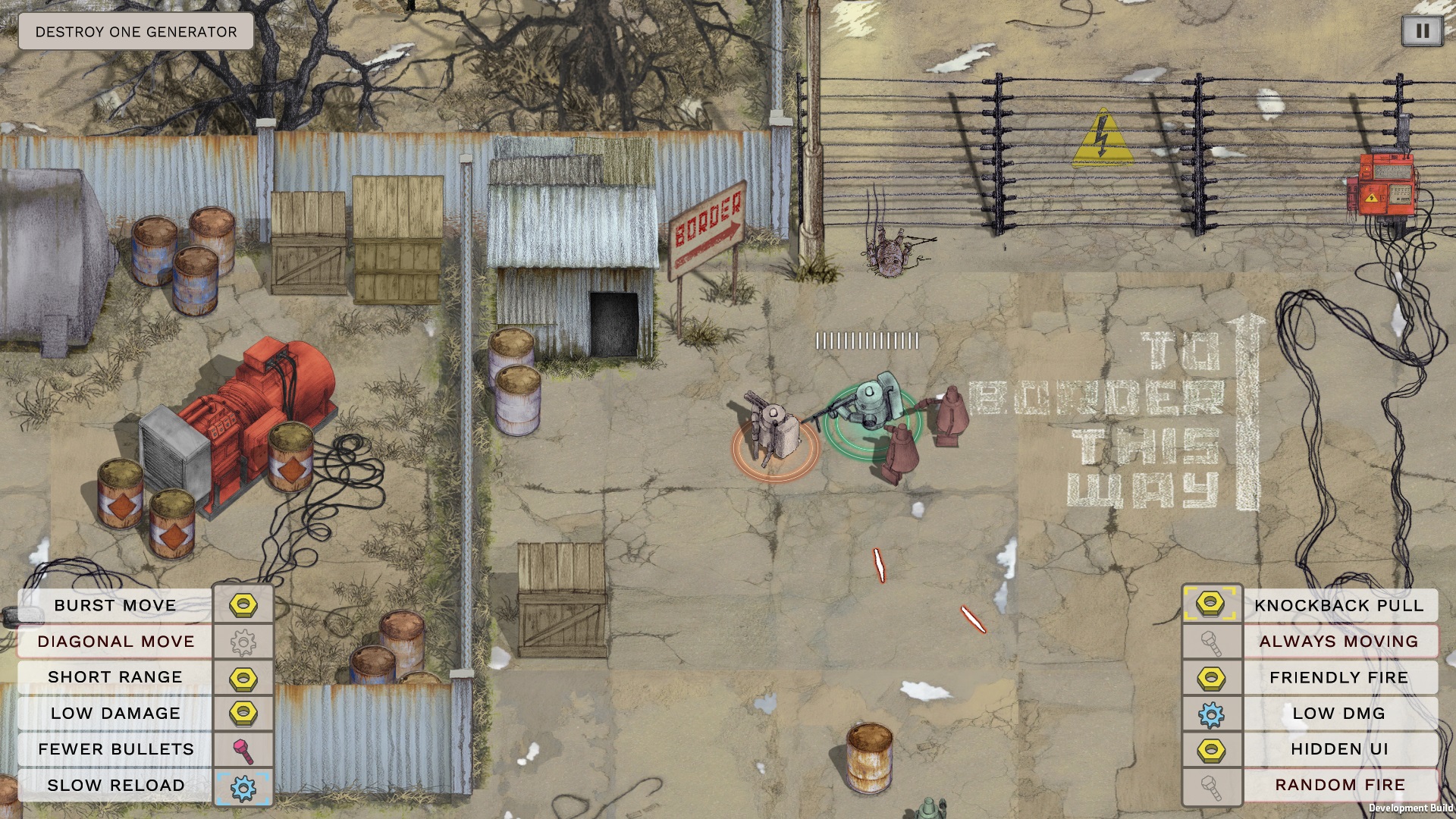Click the pink bolt icon beside Fewer Bullets
Screen dimensions: 1456x819
tap(243, 751)
